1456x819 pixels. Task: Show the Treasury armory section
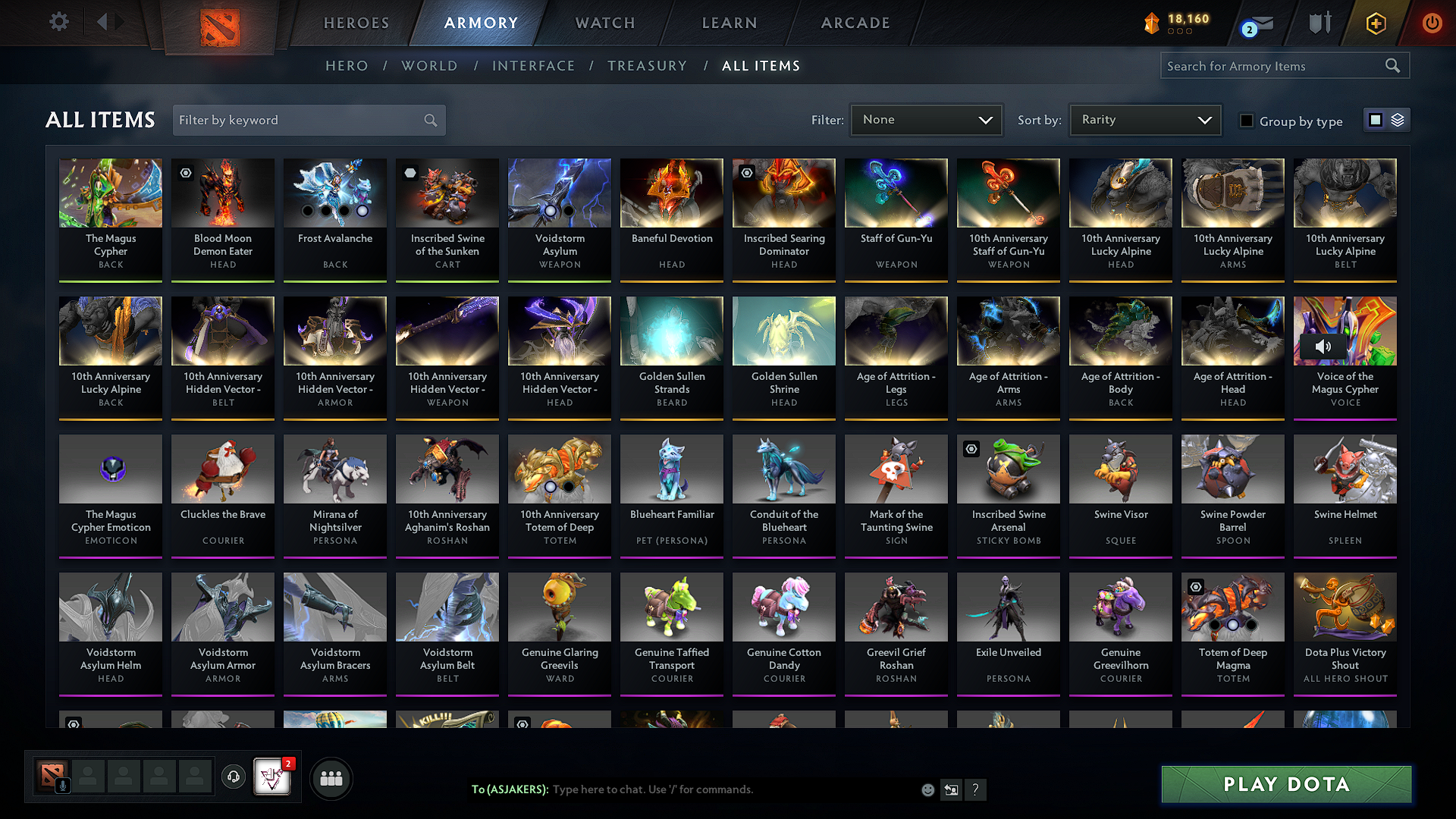coord(647,66)
